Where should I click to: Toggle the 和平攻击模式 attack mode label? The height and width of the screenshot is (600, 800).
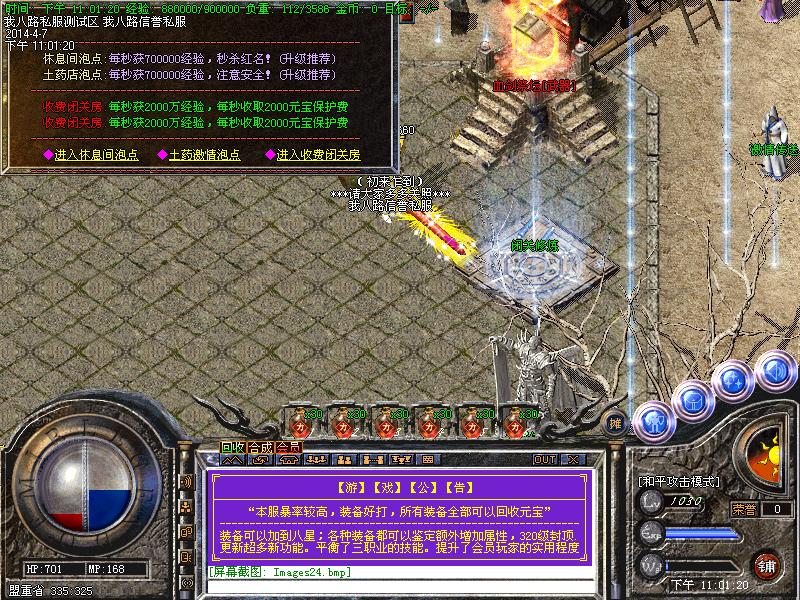click(x=679, y=481)
